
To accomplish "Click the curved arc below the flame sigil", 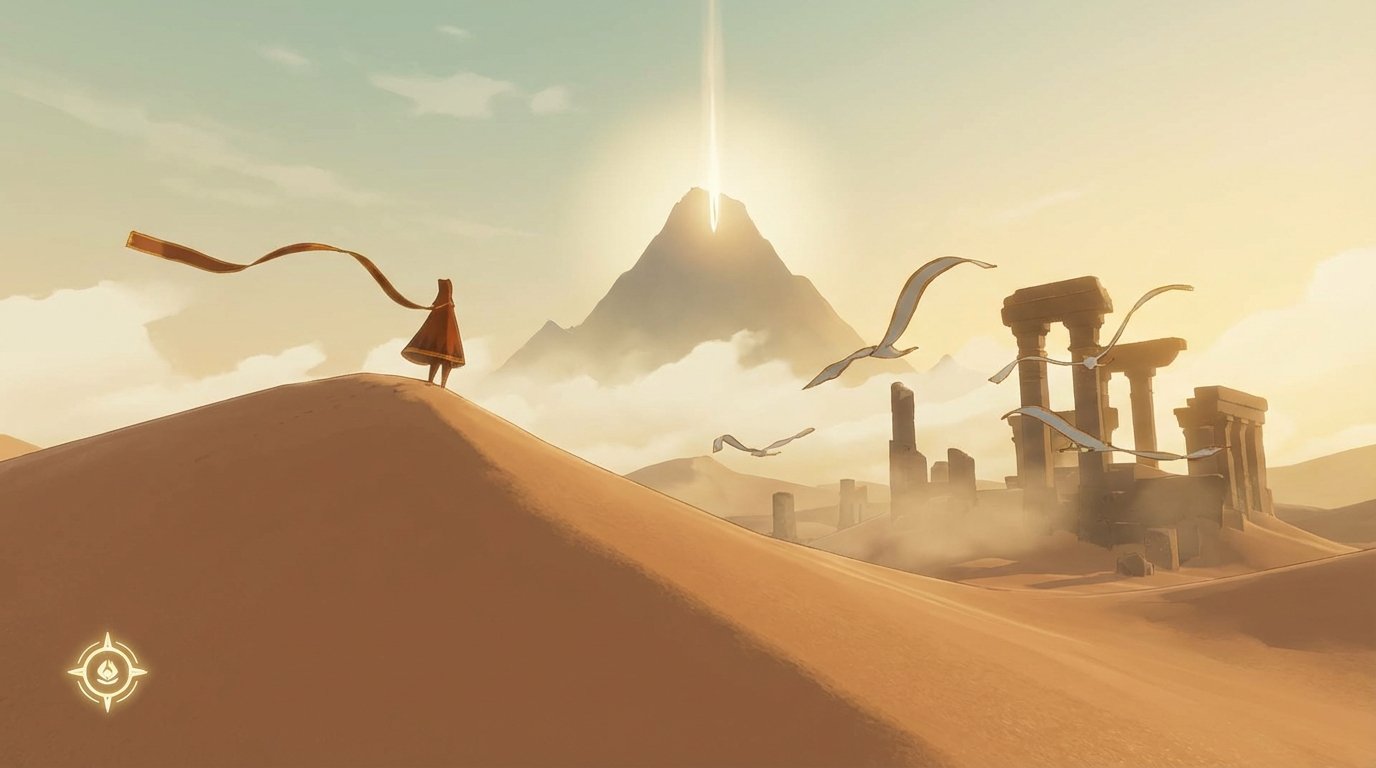I will (x=108, y=681).
